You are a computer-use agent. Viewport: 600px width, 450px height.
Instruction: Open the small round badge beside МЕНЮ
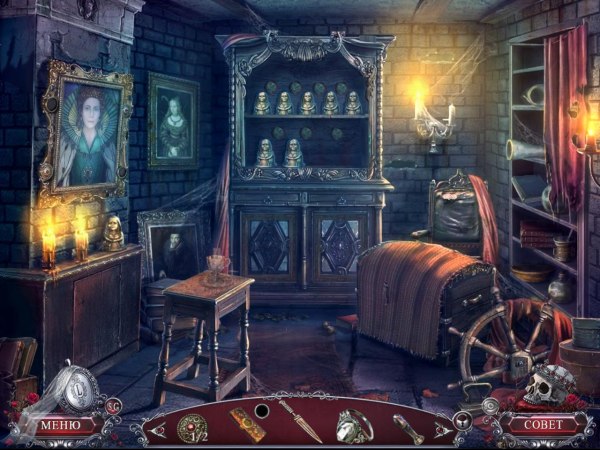coord(115,405)
